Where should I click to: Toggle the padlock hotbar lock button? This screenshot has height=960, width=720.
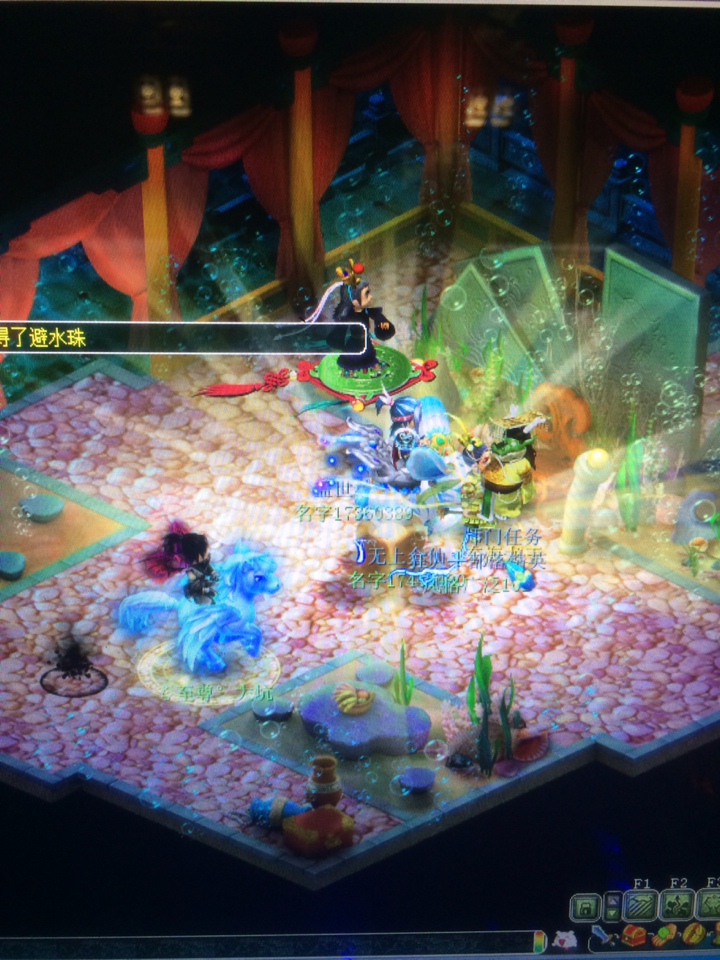(585, 908)
